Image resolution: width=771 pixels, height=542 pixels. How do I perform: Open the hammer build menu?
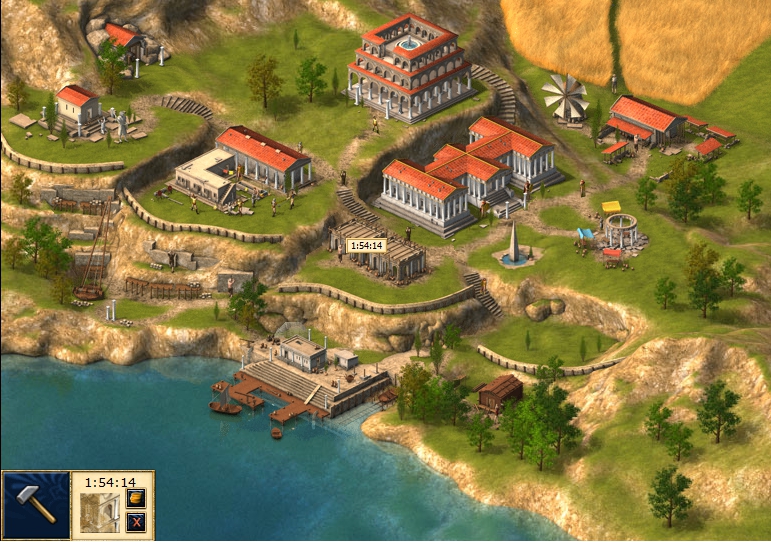35,506
